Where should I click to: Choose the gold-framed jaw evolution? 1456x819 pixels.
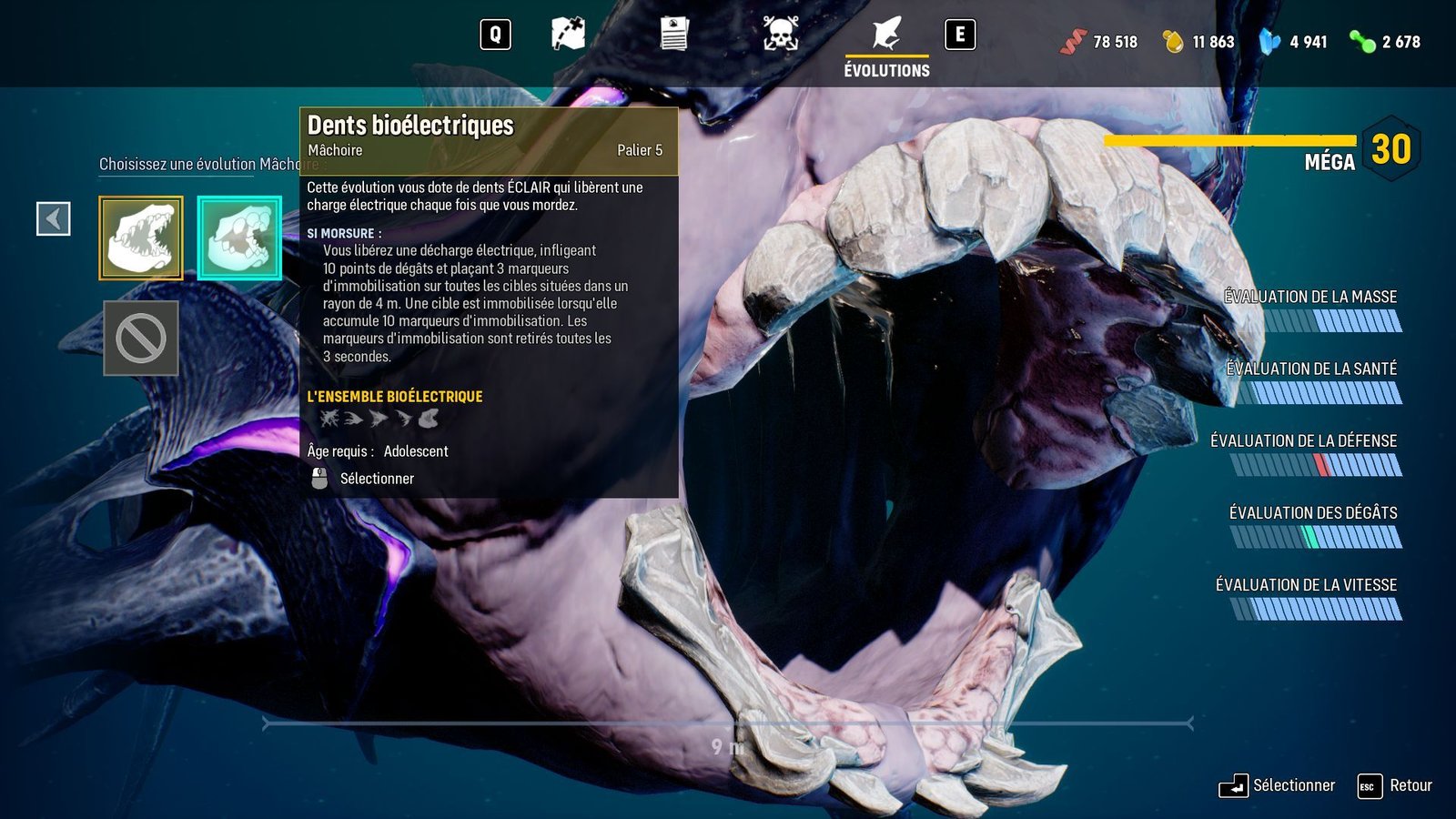(141, 238)
